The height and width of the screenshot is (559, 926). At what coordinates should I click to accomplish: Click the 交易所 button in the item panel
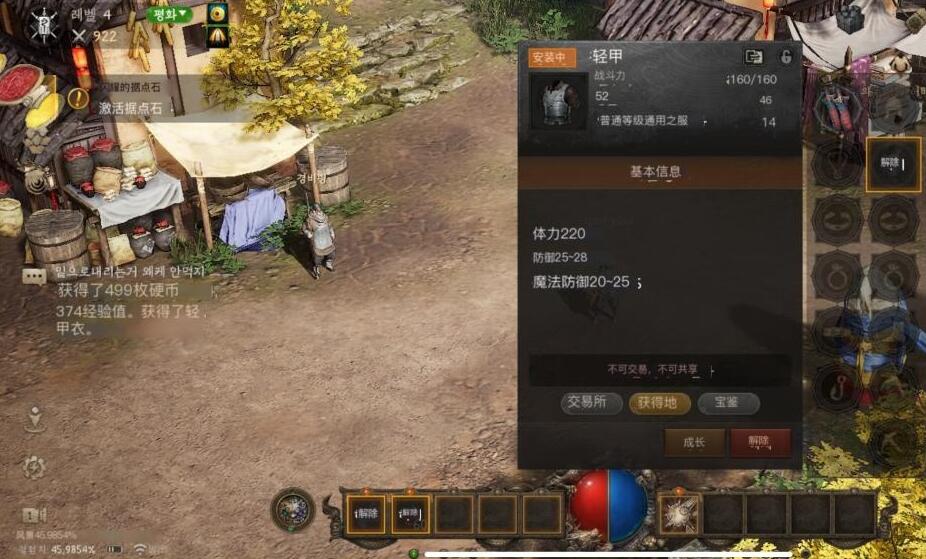click(x=588, y=403)
